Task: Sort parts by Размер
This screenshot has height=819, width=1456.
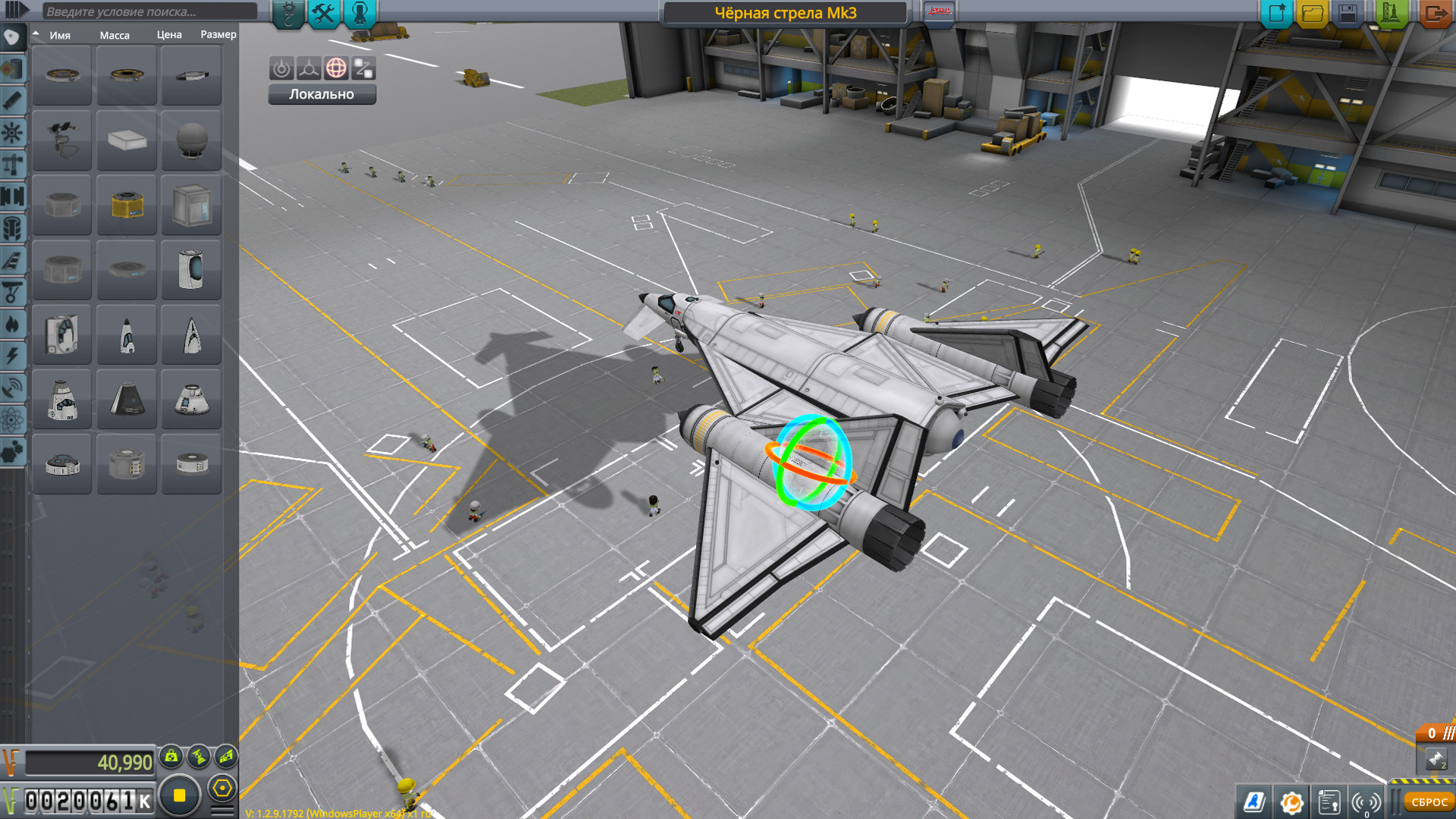Action: click(218, 35)
